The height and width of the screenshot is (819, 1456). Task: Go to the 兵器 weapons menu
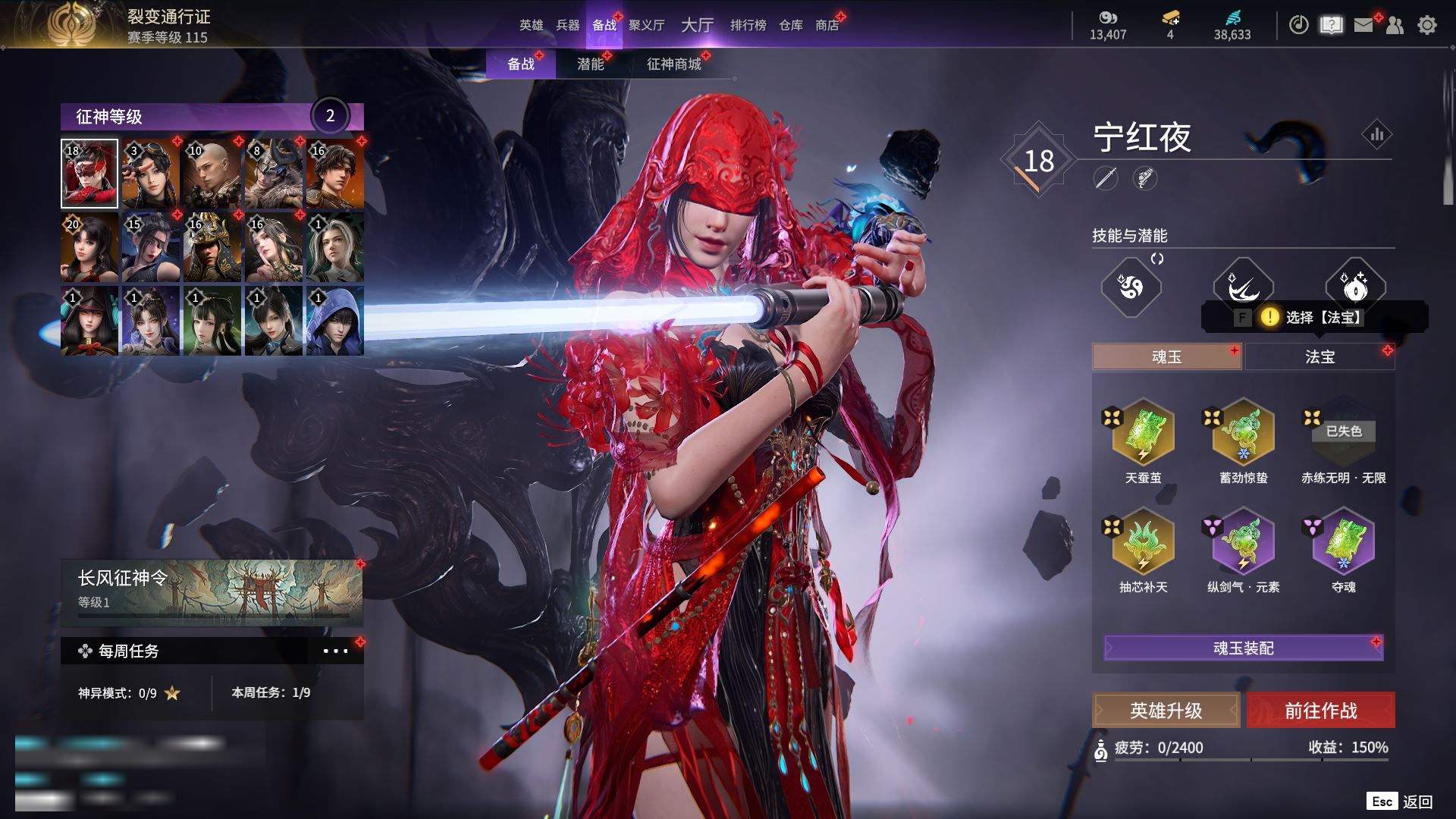coord(567,25)
